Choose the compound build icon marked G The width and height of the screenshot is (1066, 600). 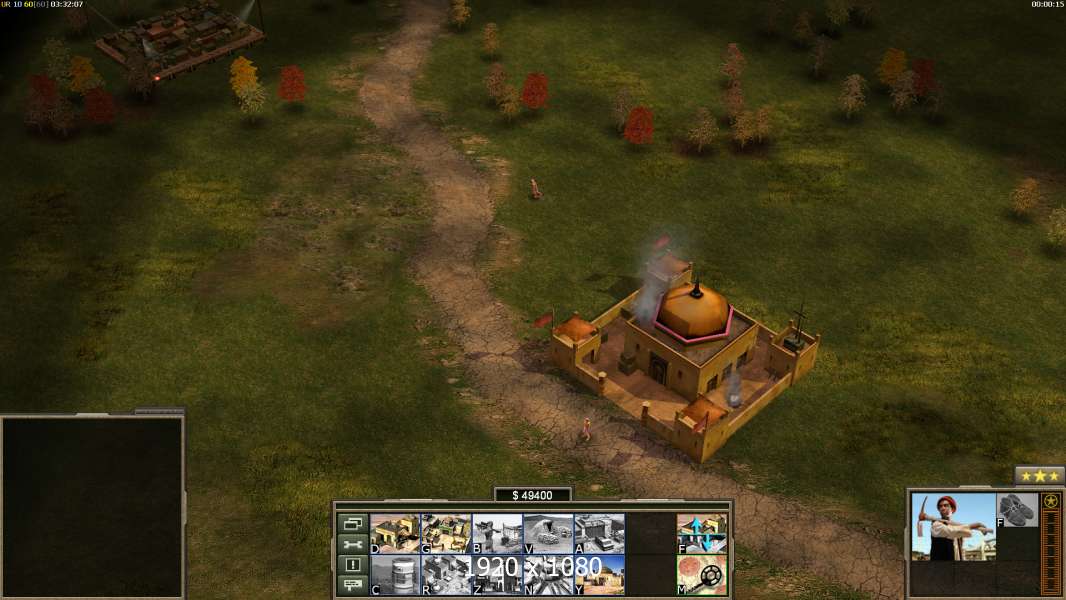click(x=446, y=534)
